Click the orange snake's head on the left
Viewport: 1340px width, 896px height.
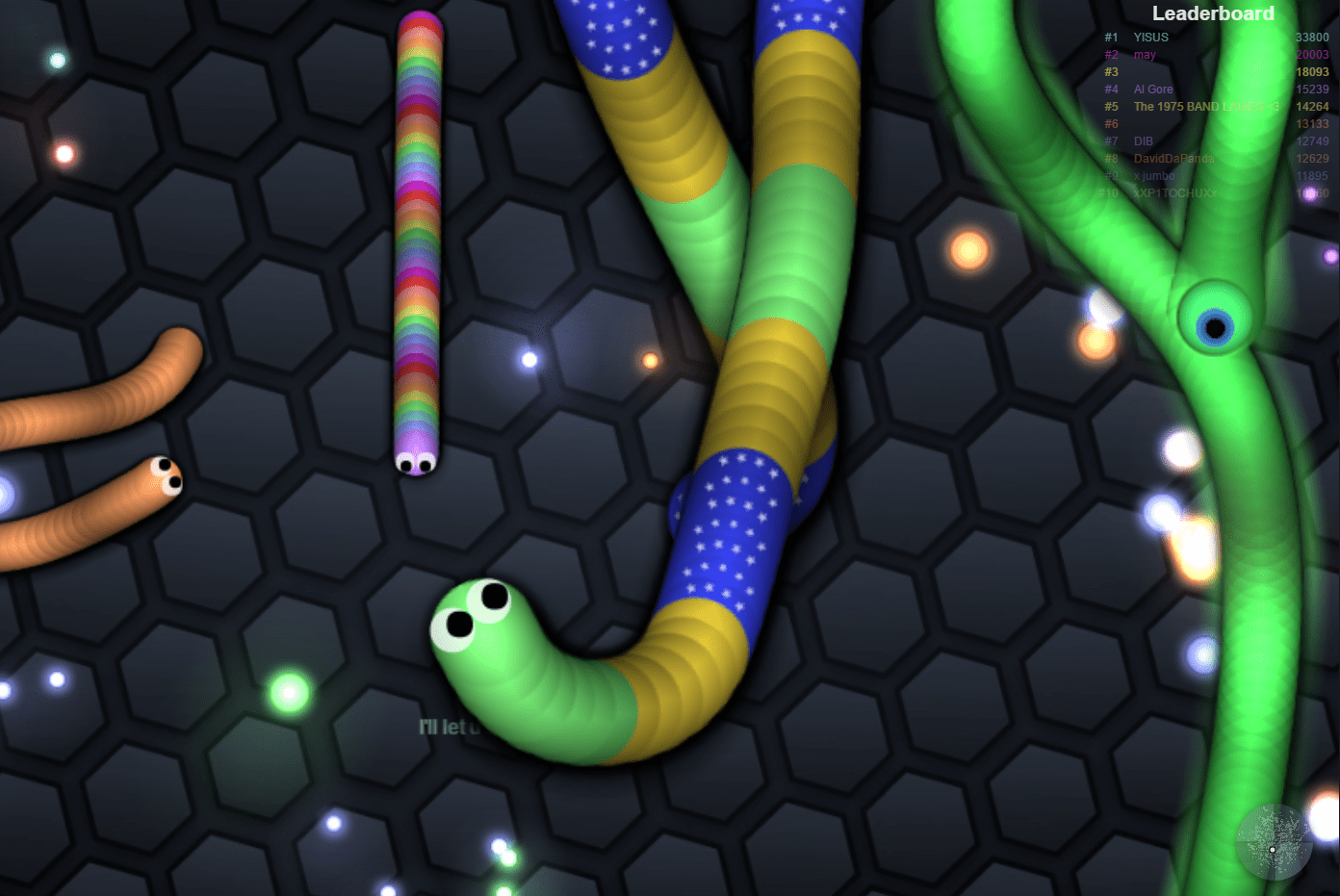(x=164, y=473)
